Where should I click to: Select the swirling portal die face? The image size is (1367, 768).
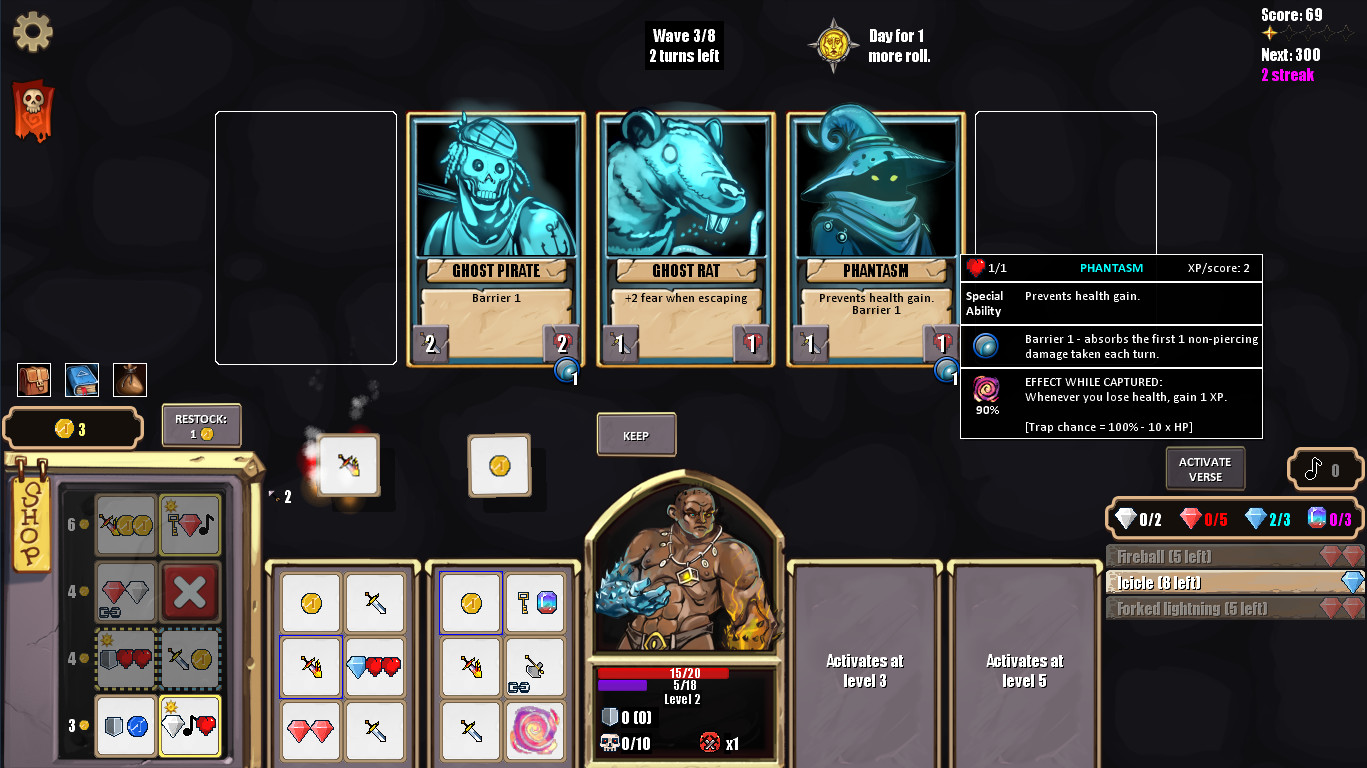(535, 731)
